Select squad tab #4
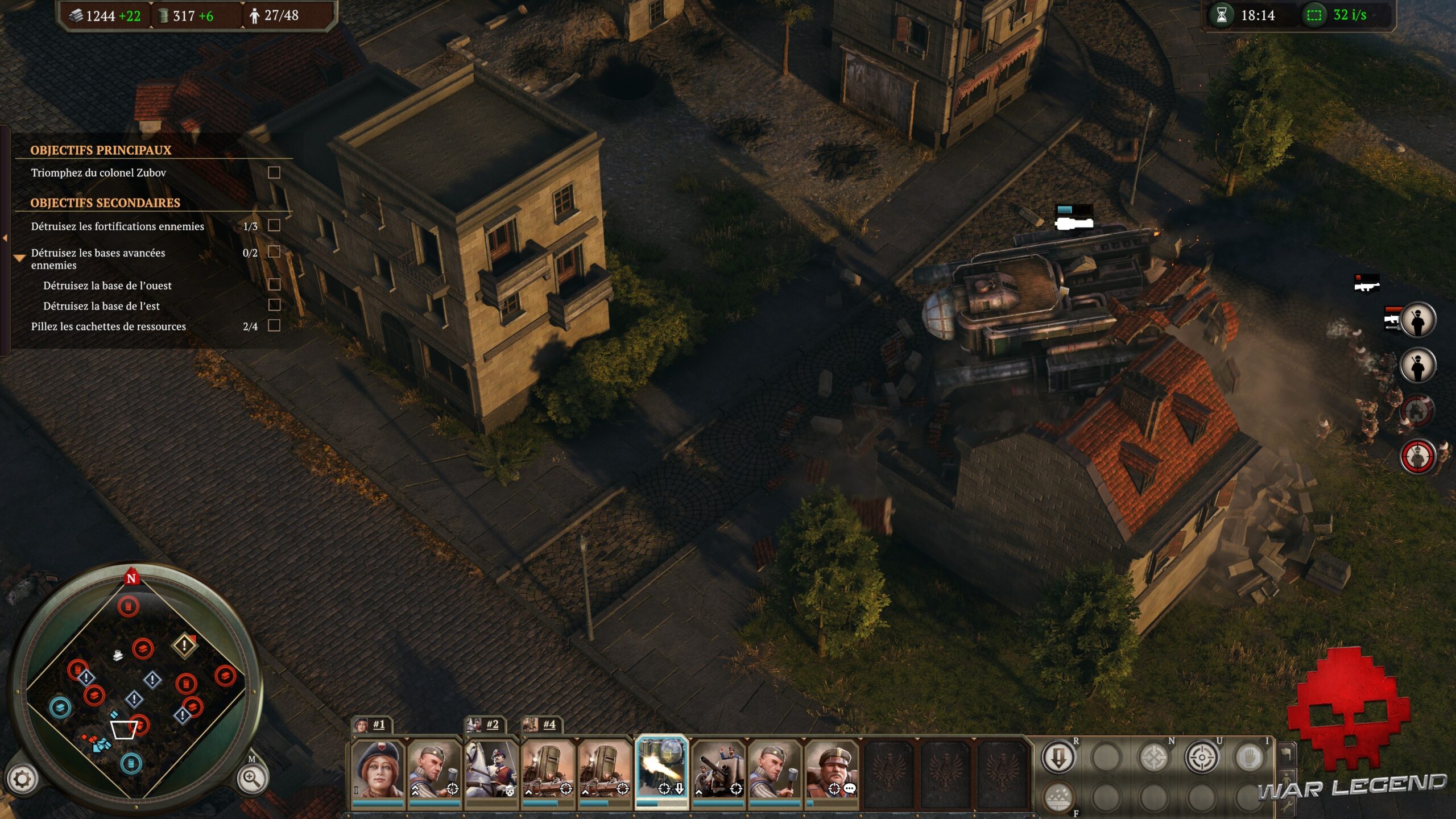This screenshot has width=1456, height=819. 550,726
